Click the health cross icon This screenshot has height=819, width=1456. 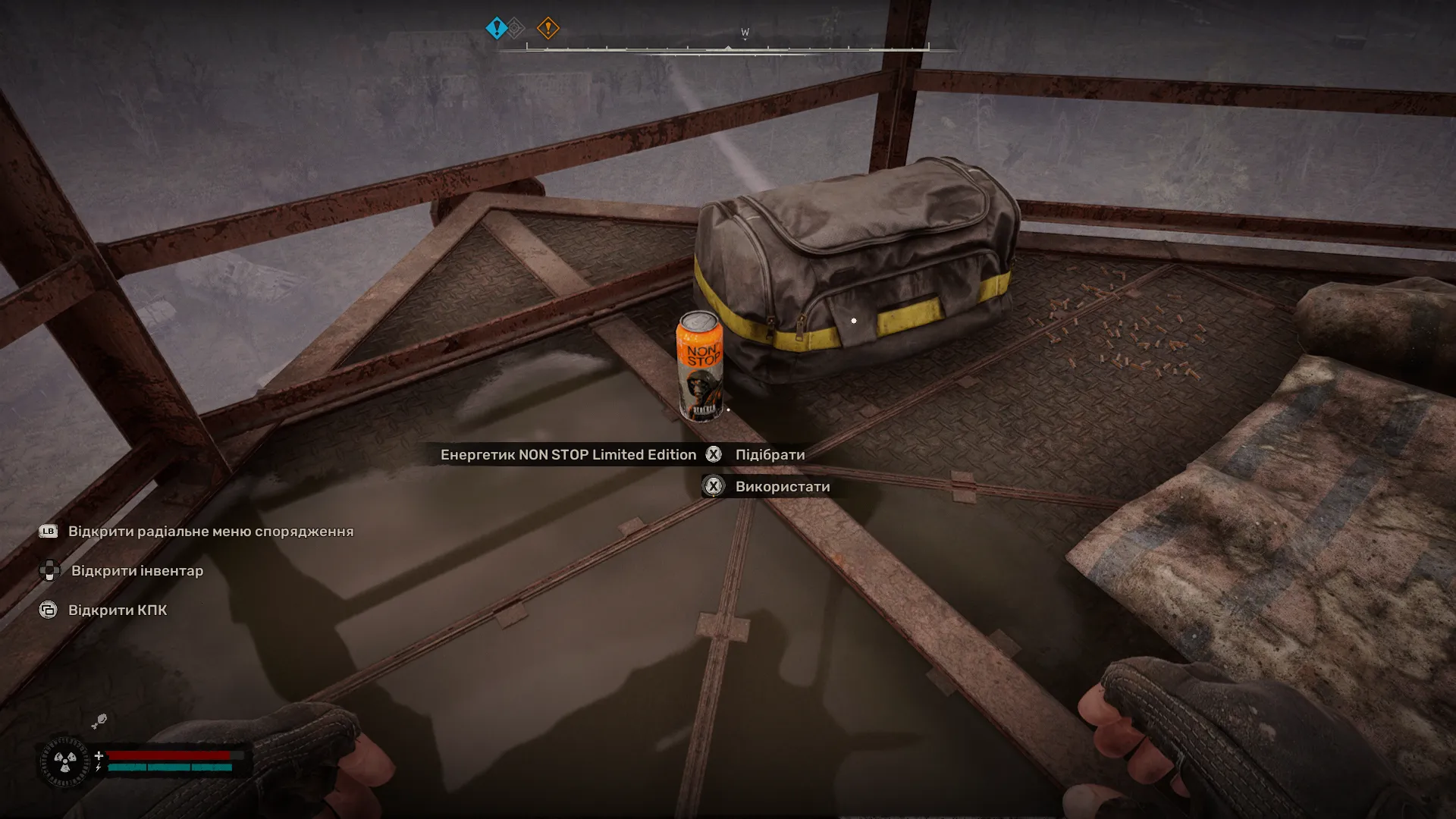pos(99,755)
